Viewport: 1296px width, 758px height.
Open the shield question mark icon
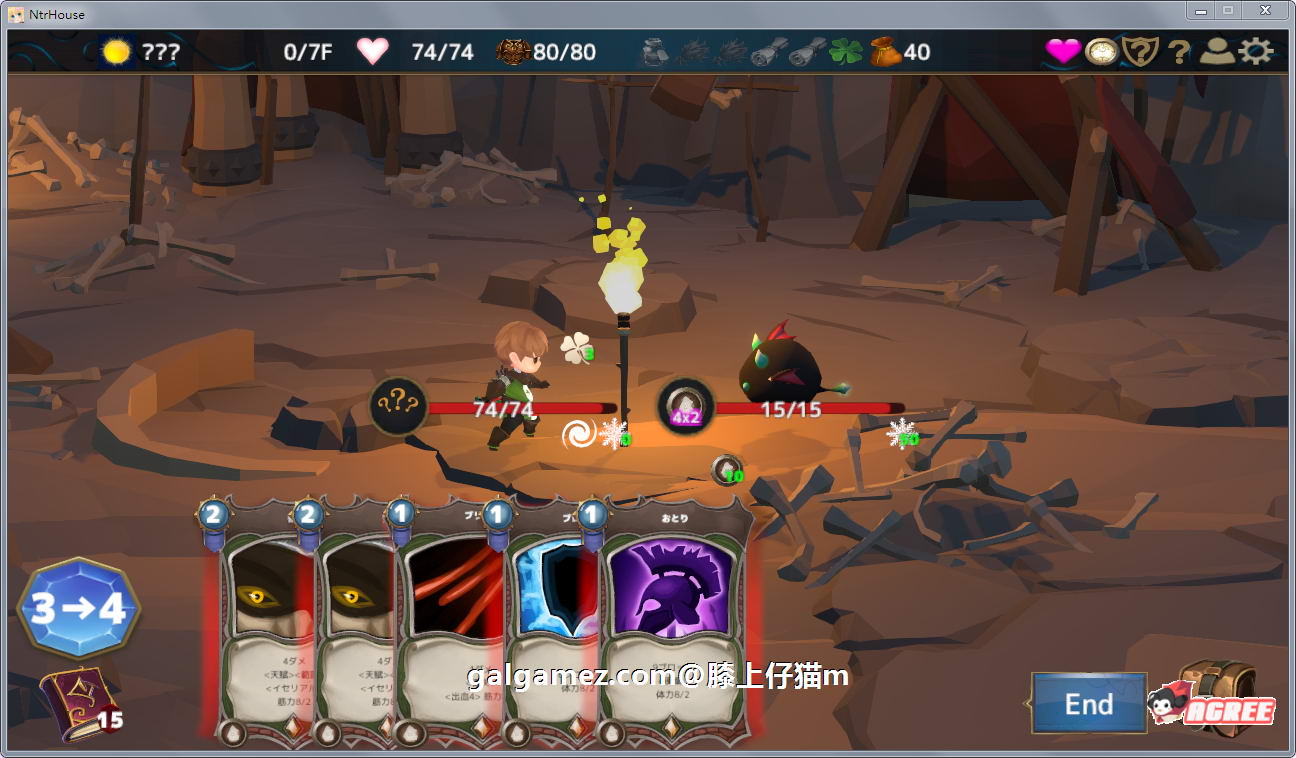(1140, 51)
